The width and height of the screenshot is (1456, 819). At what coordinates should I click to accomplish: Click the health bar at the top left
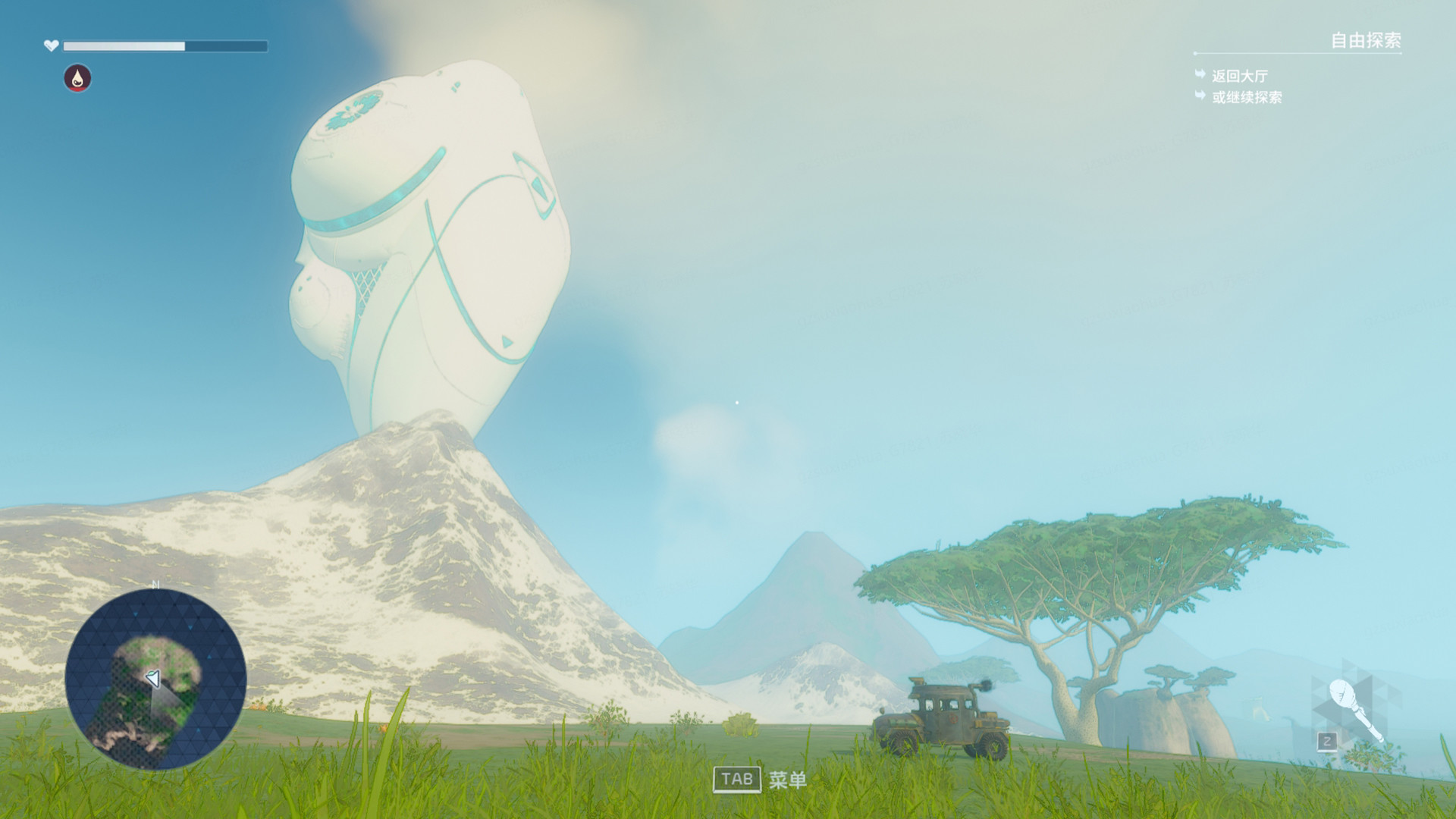[x=165, y=46]
